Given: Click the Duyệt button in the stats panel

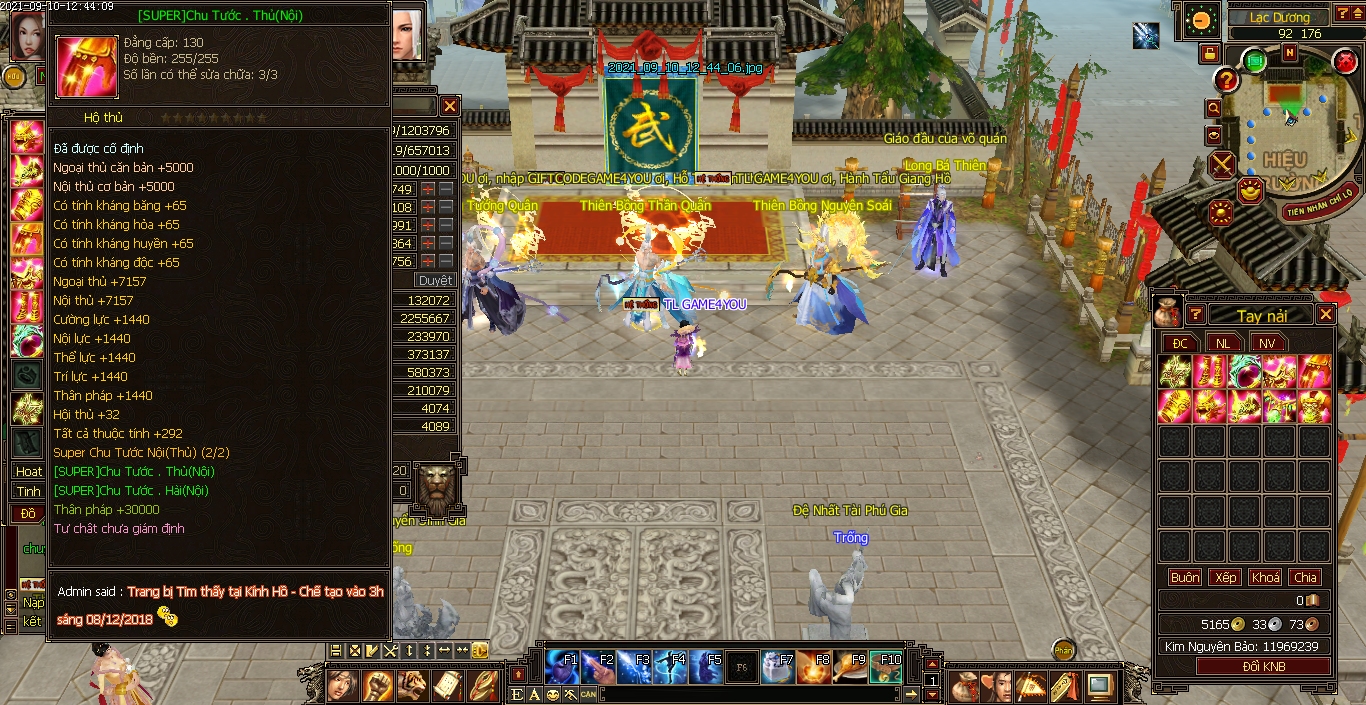Looking at the screenshot, I should tap(435, 281).
